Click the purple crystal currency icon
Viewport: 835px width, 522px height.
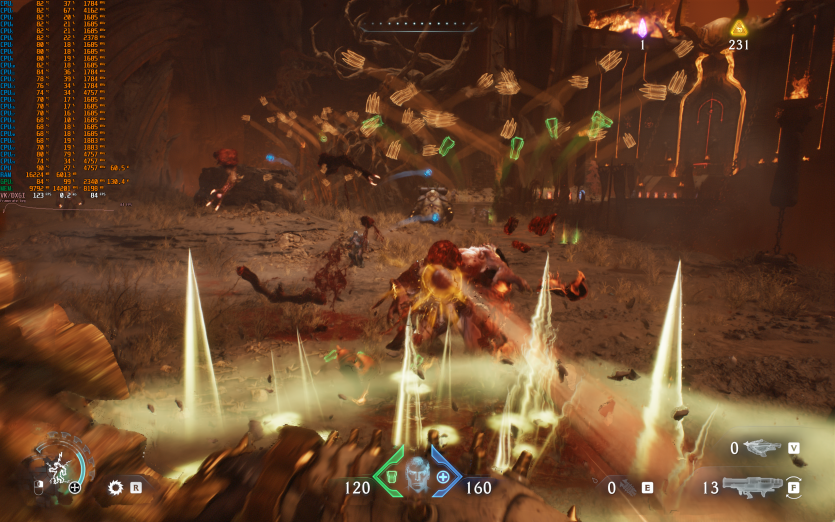(642, 27)
